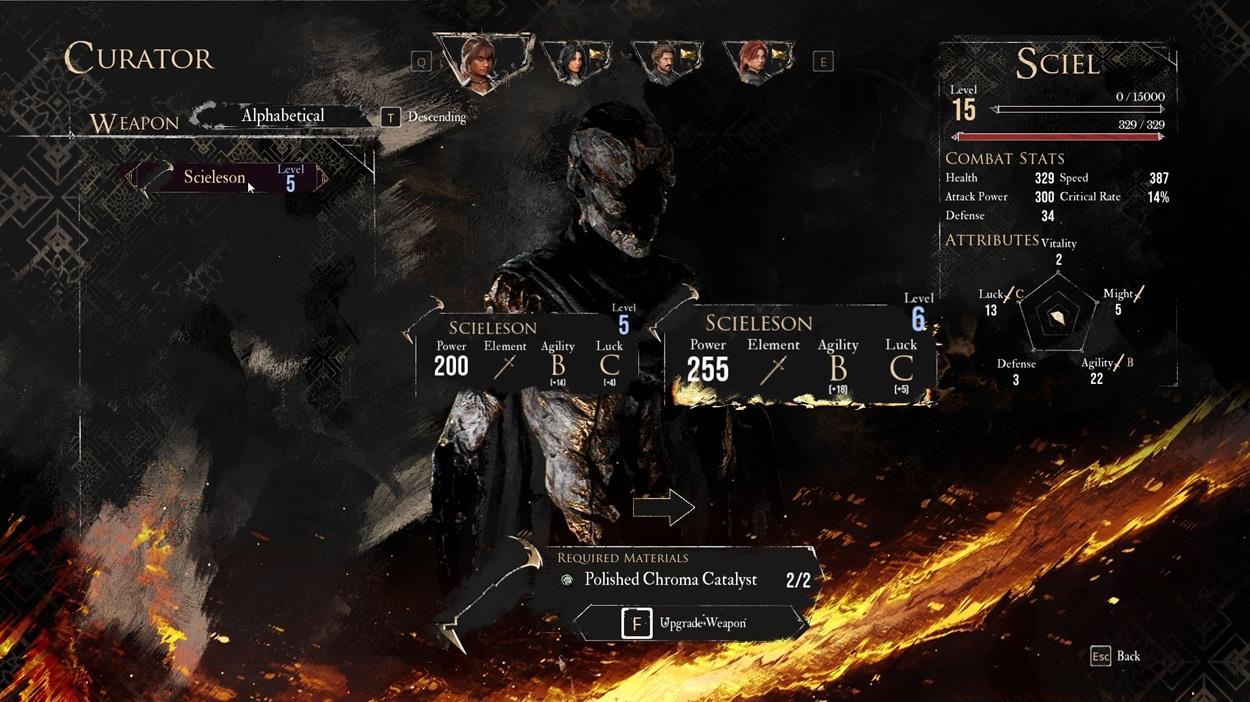Switch to the black-haired character portrait
Viewport: 1250px width, 702px height.
573,62
